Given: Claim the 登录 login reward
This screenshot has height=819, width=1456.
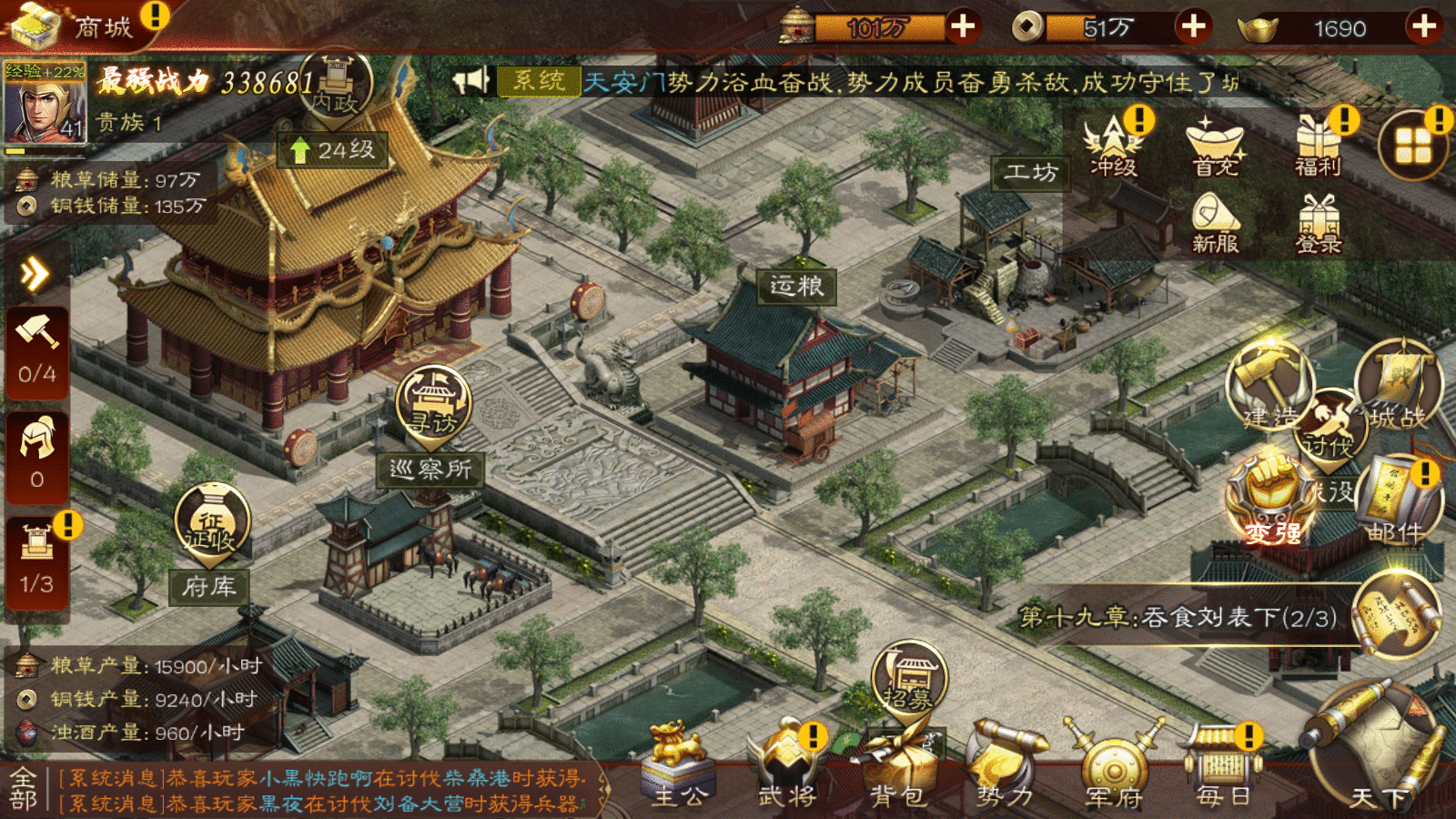Looking at the screenshot, I should (x=1318, y=225).
